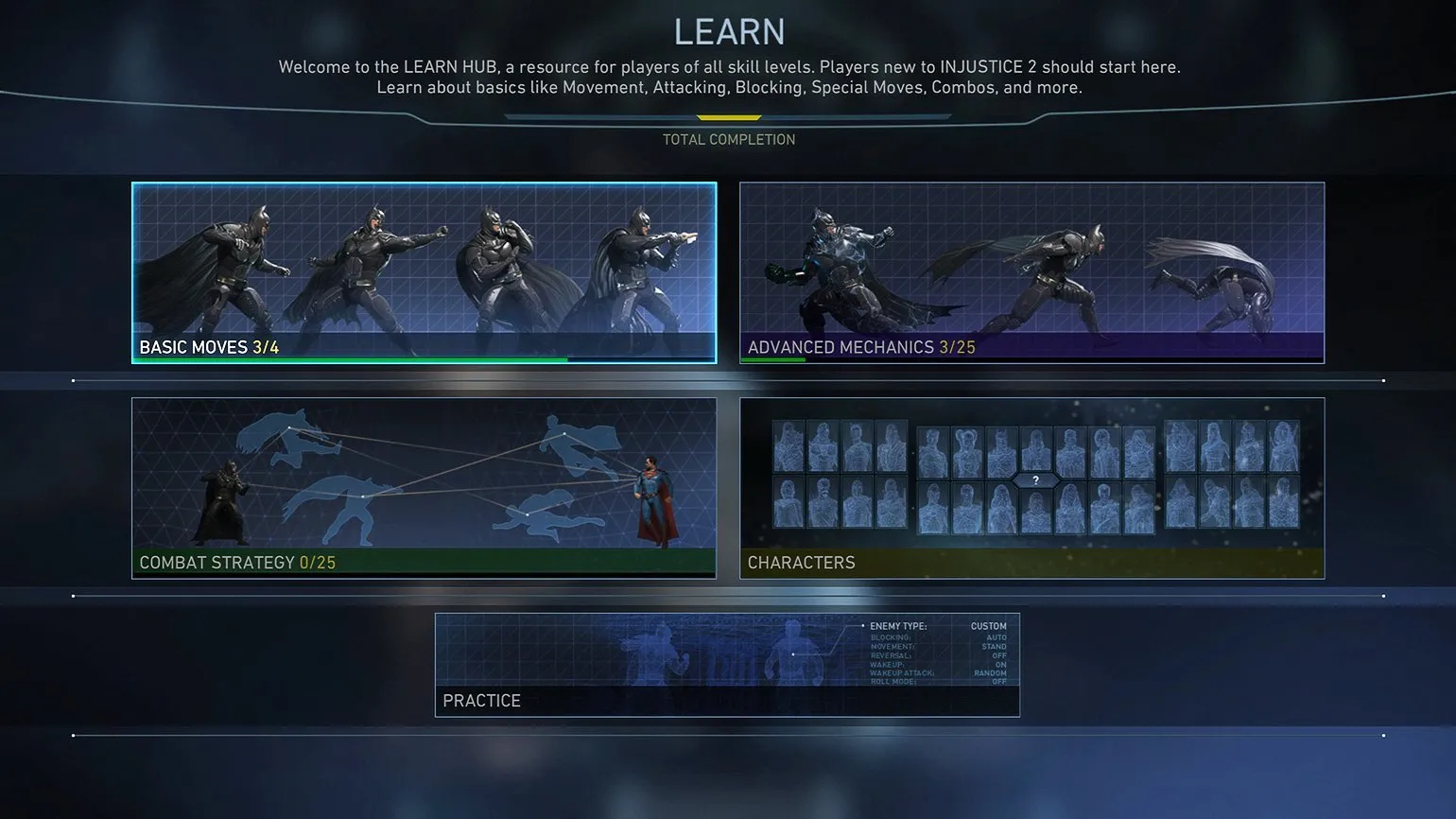Select the Advanced Mechanics panel

tap(1031, 272)
